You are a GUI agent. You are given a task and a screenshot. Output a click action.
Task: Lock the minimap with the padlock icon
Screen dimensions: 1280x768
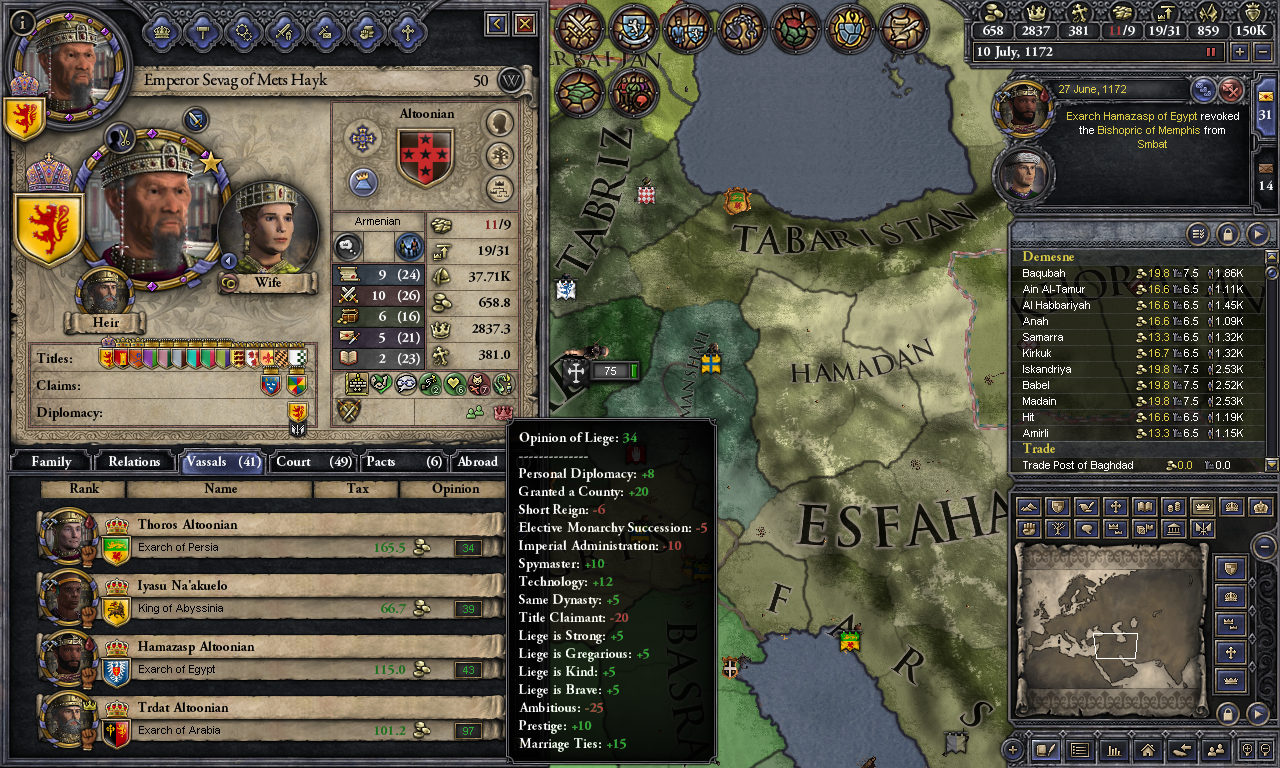pos(1228,712)
